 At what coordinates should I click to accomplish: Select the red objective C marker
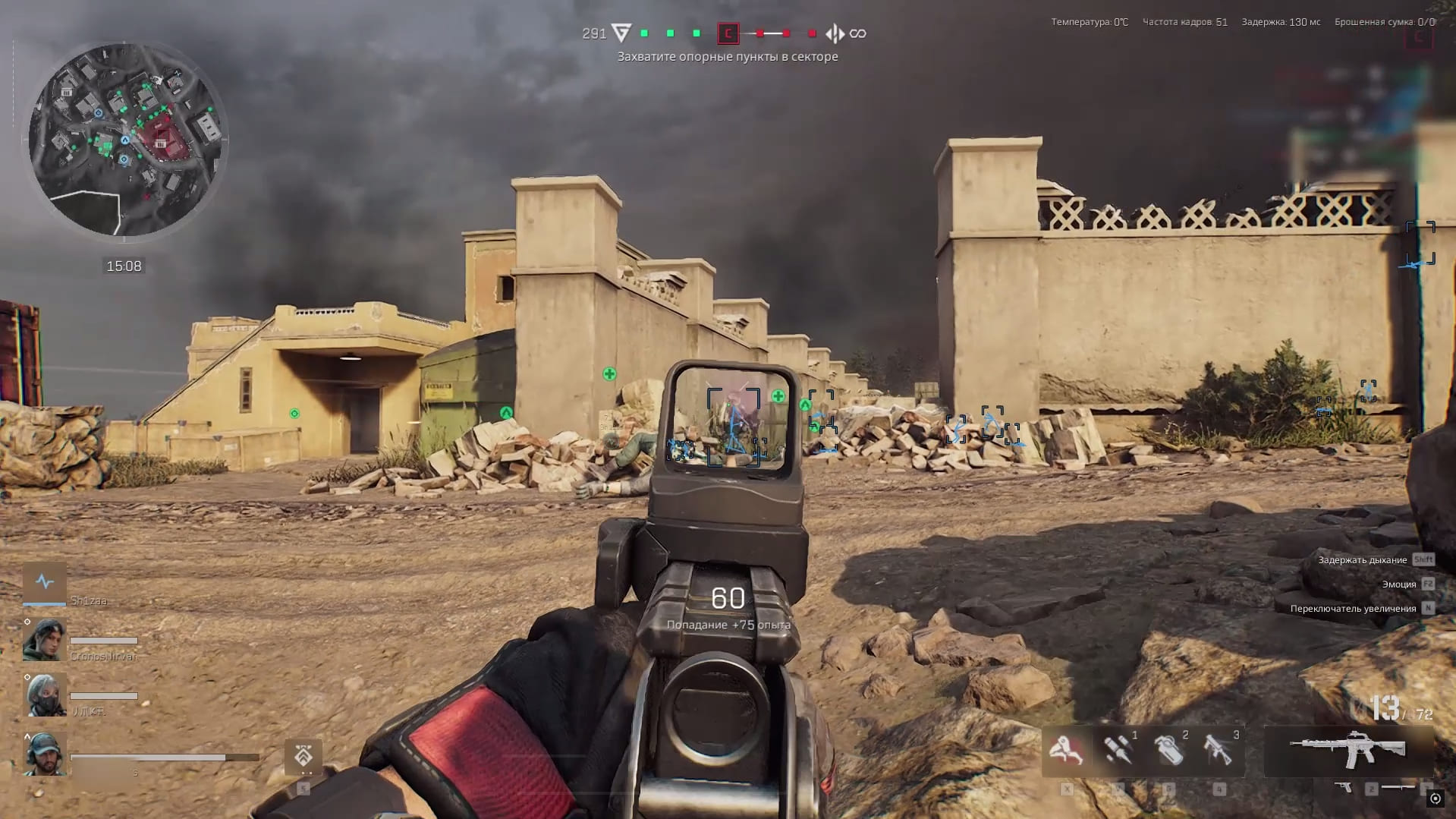(x=728, y=33)
